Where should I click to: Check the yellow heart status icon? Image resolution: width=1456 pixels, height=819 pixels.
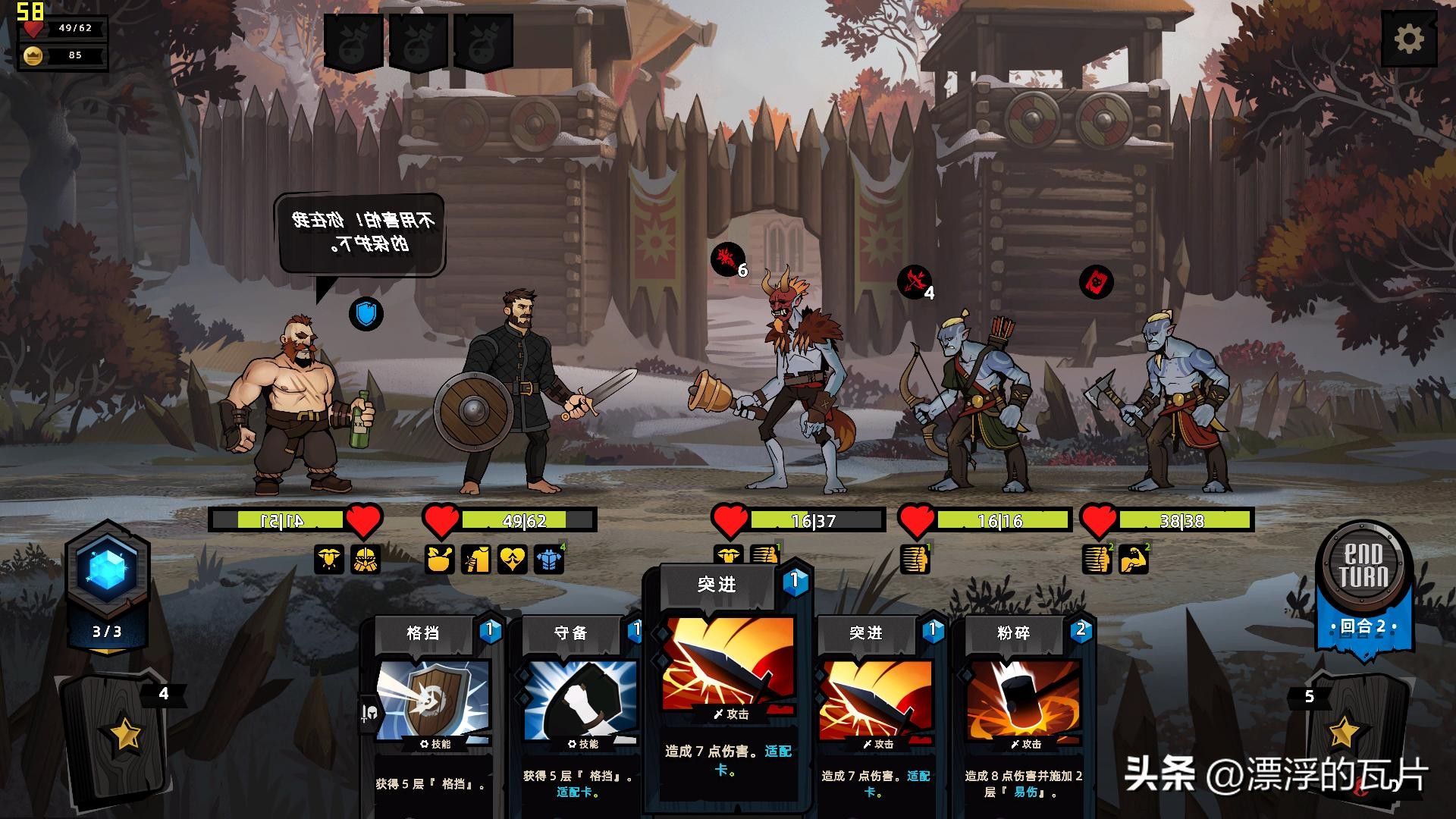(x=512, y=560)
